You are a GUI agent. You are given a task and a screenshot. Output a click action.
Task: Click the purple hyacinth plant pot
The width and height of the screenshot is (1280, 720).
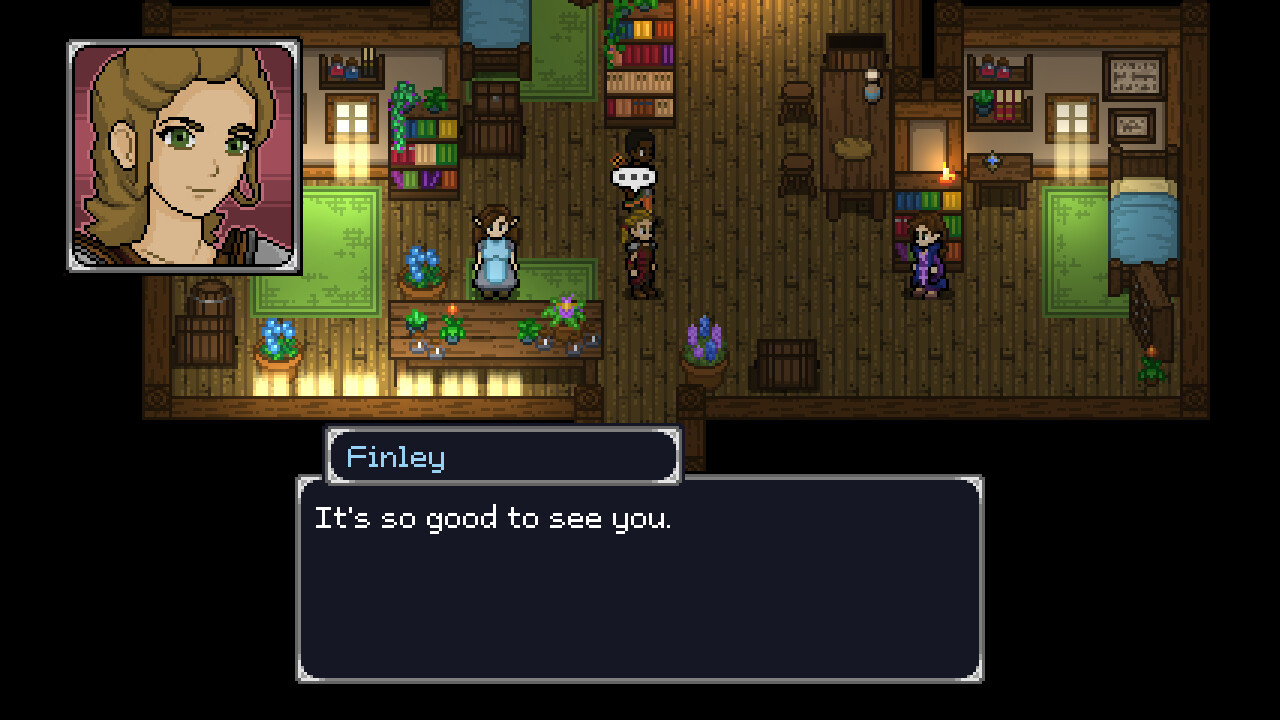coord(704,340)
